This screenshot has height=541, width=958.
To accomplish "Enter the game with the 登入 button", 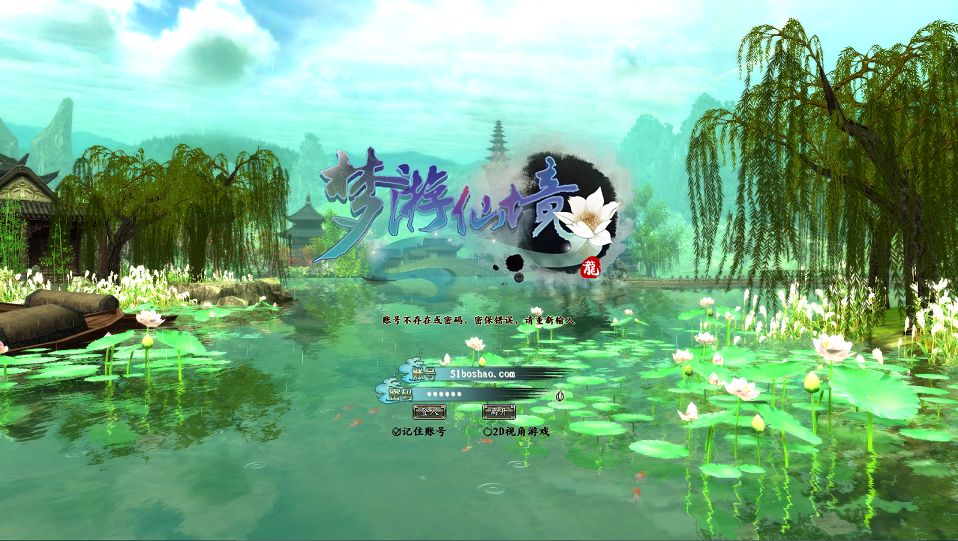I will pos(430,411).
